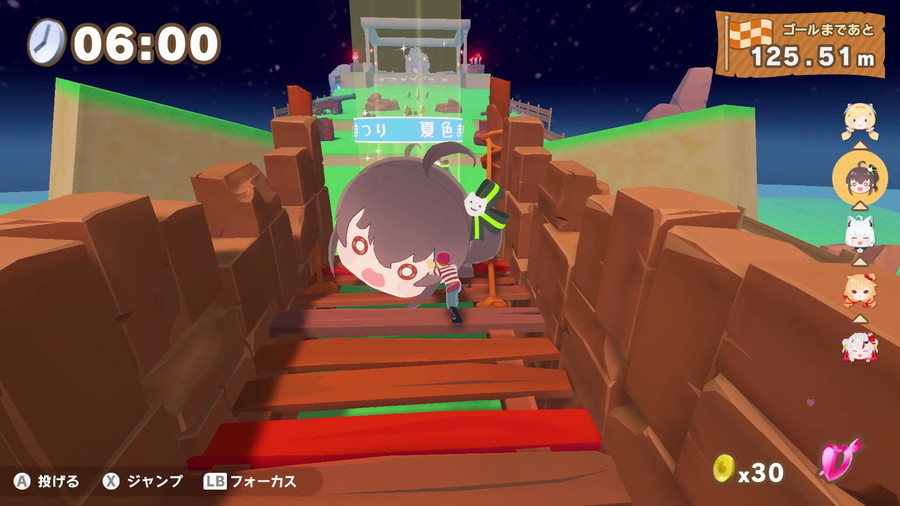Pick the orange-haired red-bow character ranking icon

(x=860, y=291)
